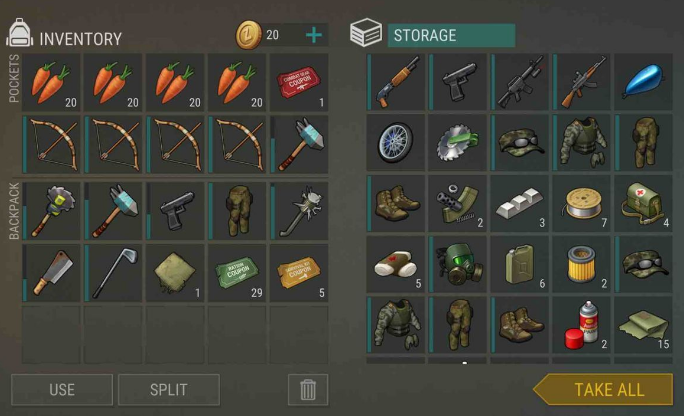Pick the AK-47 rifle from storage
This screenshot has width=684, height=416.
coord(583,82)
